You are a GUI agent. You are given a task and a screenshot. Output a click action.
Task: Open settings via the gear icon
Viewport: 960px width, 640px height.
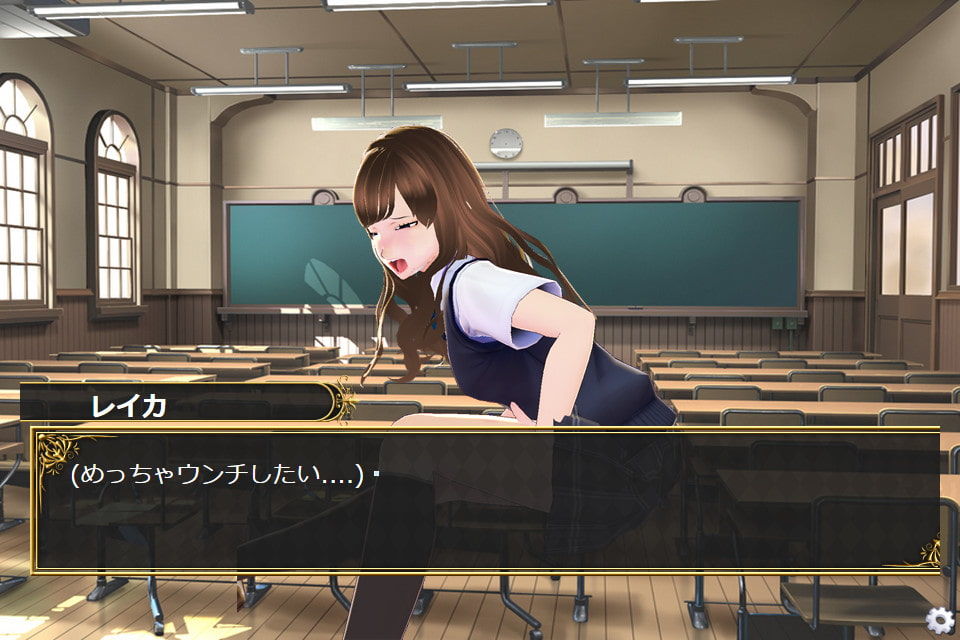click(939, 620)
